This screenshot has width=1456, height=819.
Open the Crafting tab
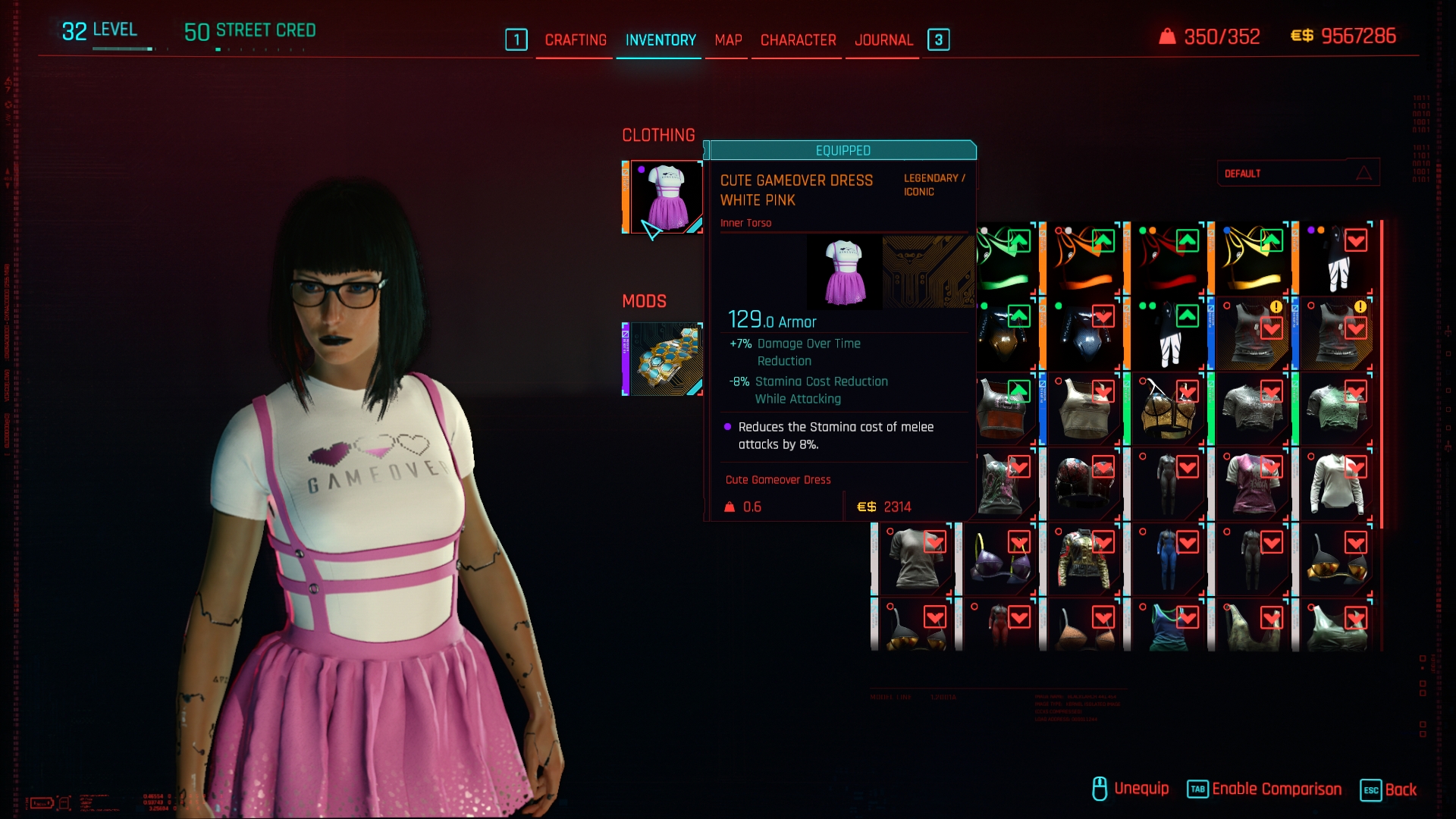coord(576,40)
